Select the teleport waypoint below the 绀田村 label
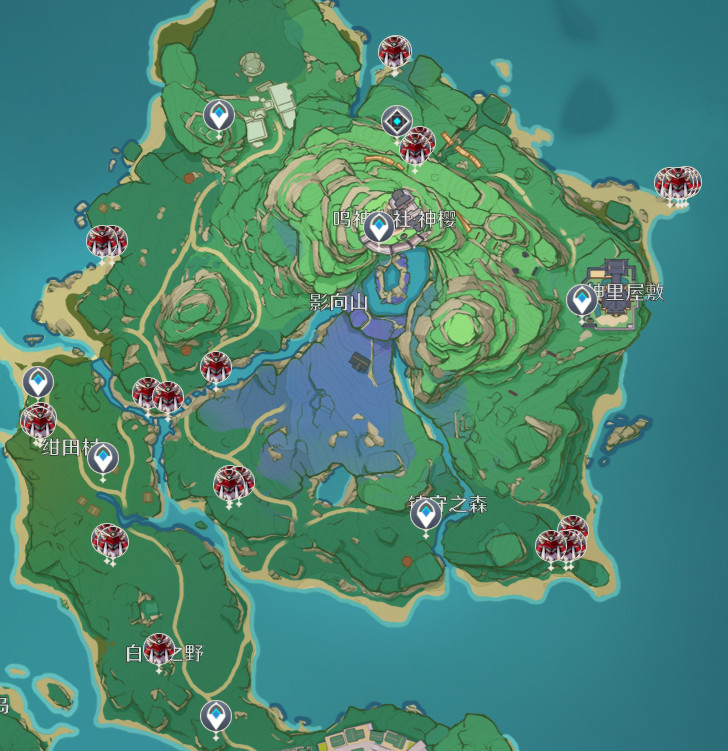Screen dimensions: 728x751 (103, 458)
